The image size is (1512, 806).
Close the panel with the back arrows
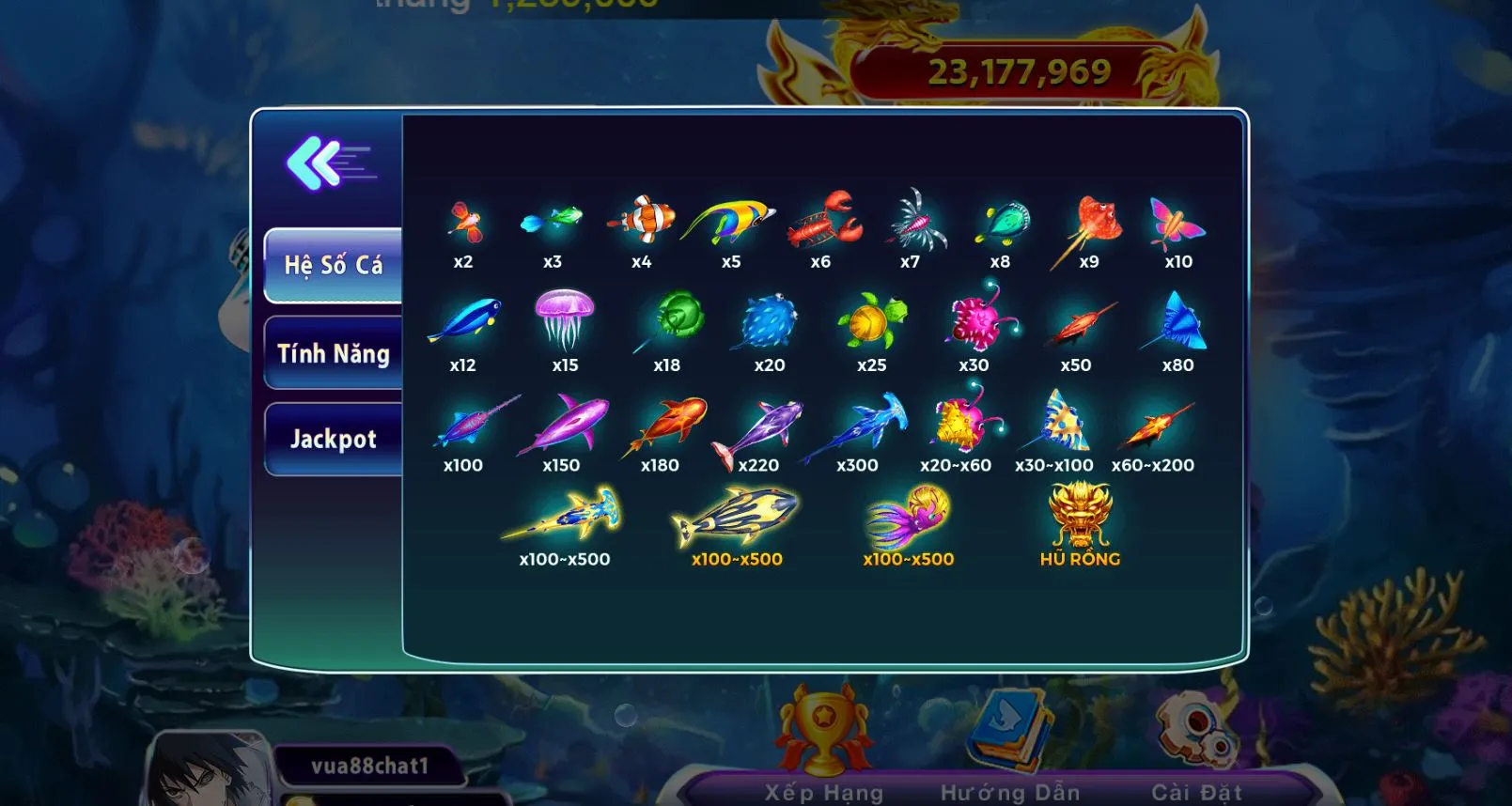point(329,164)
